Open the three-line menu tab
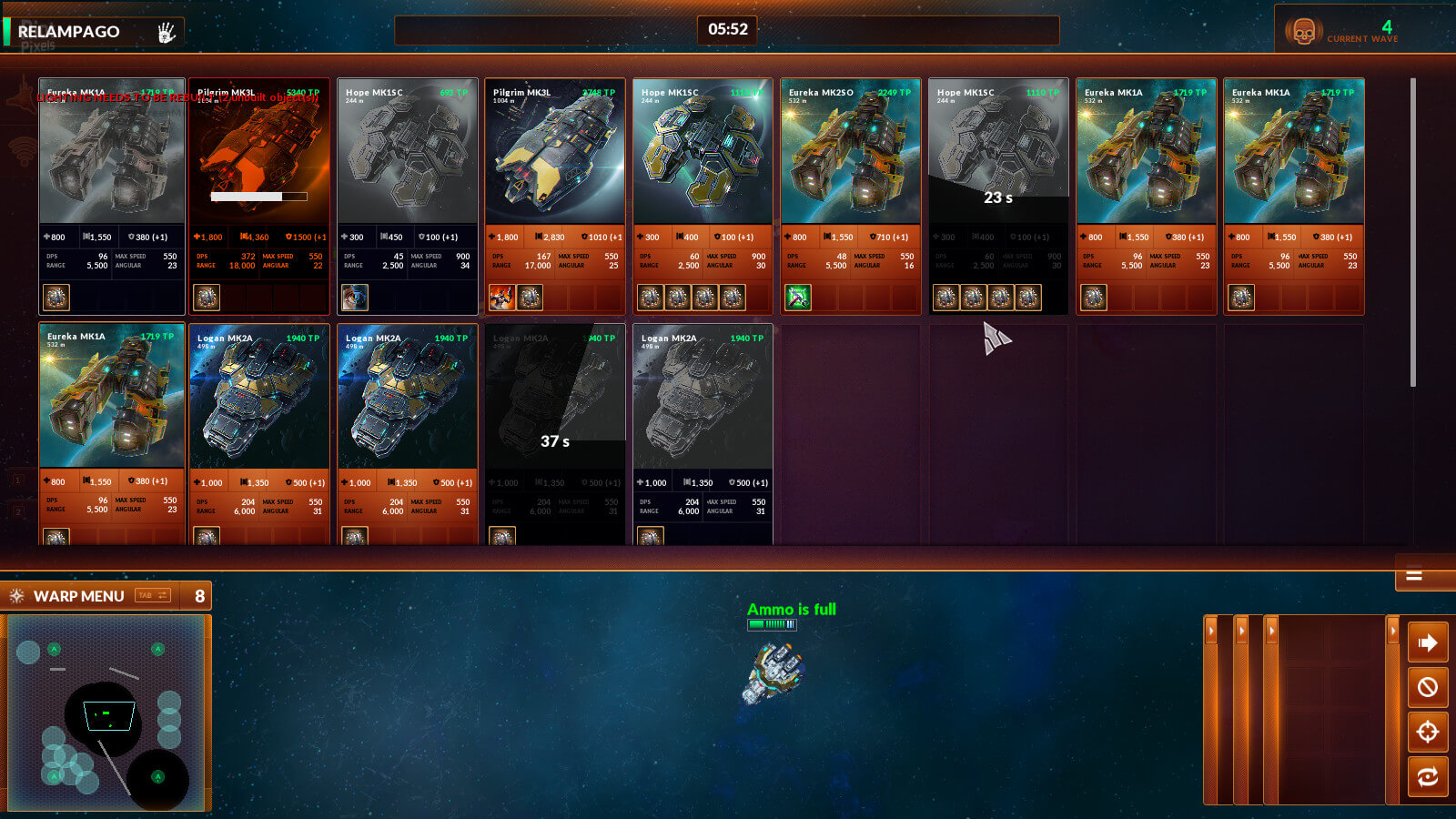 coord(1414,575)
